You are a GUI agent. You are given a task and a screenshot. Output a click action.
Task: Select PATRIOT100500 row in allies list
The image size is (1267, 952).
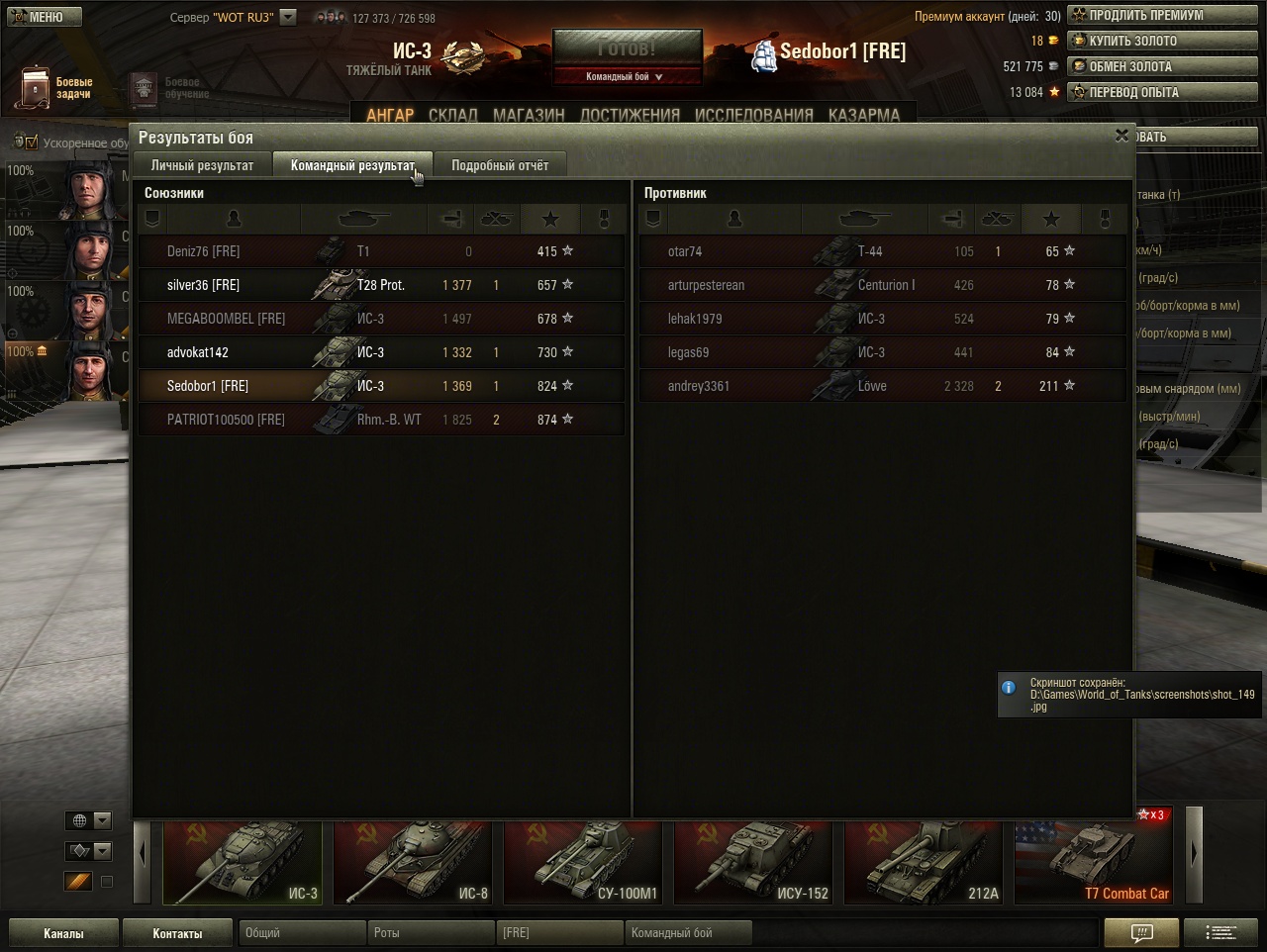point(381,420)
